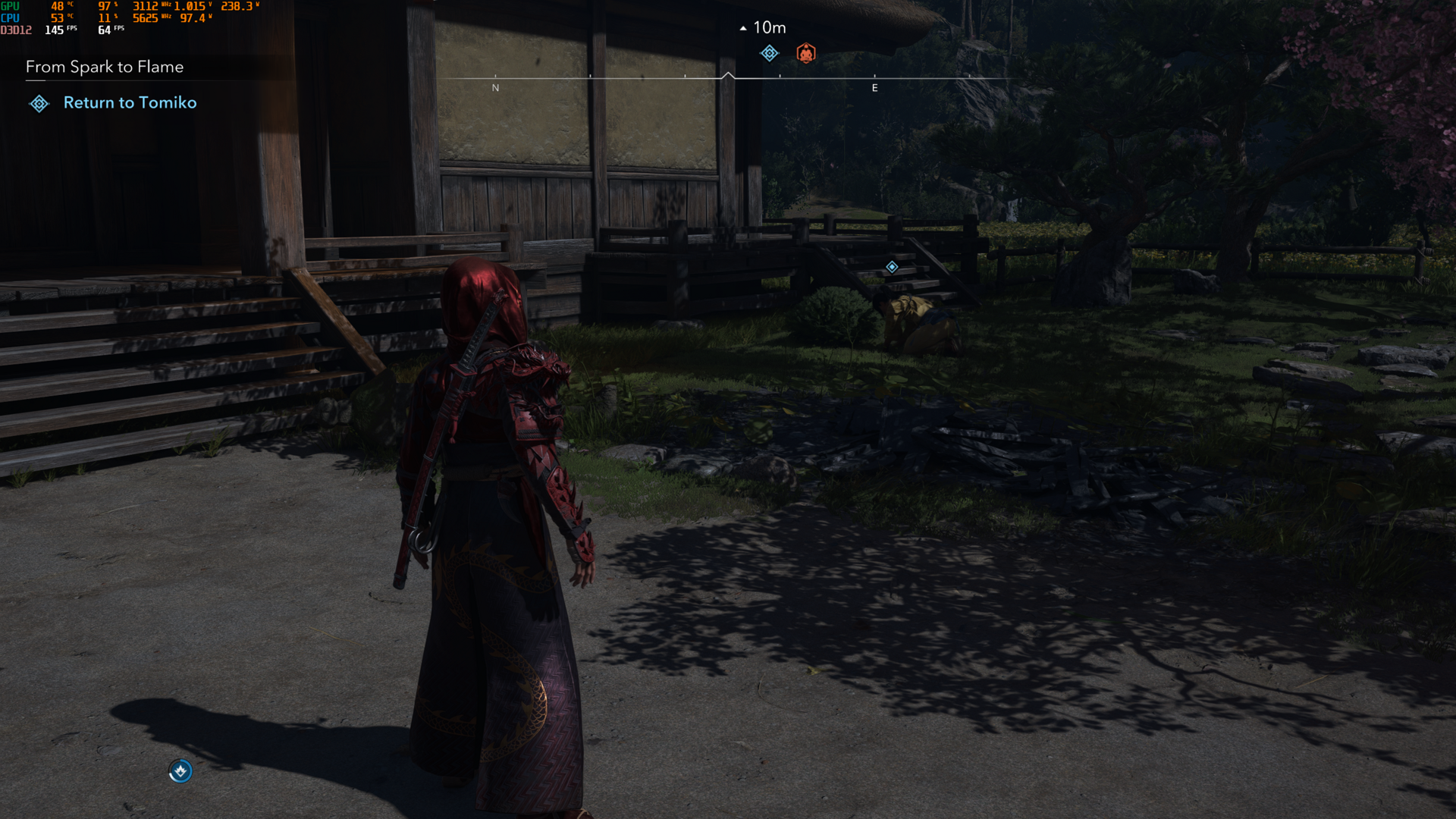Viewport: 1456px width, 819px height.
Task: Click the blue diamond icon beside Return to Tomiko
Action: point(39,103)
